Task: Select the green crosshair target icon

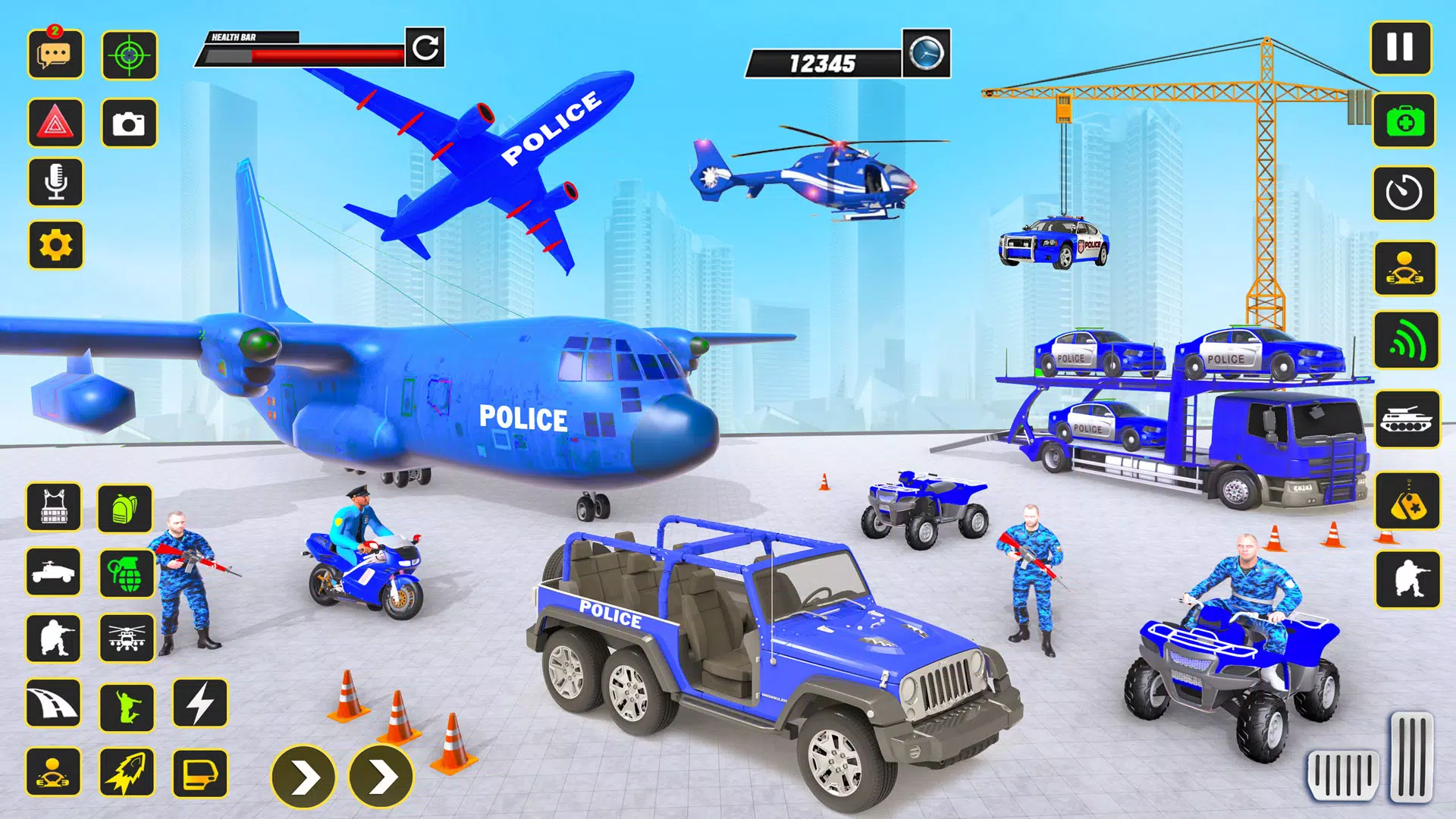Action: pyautogui.click(x=127, y=55)
